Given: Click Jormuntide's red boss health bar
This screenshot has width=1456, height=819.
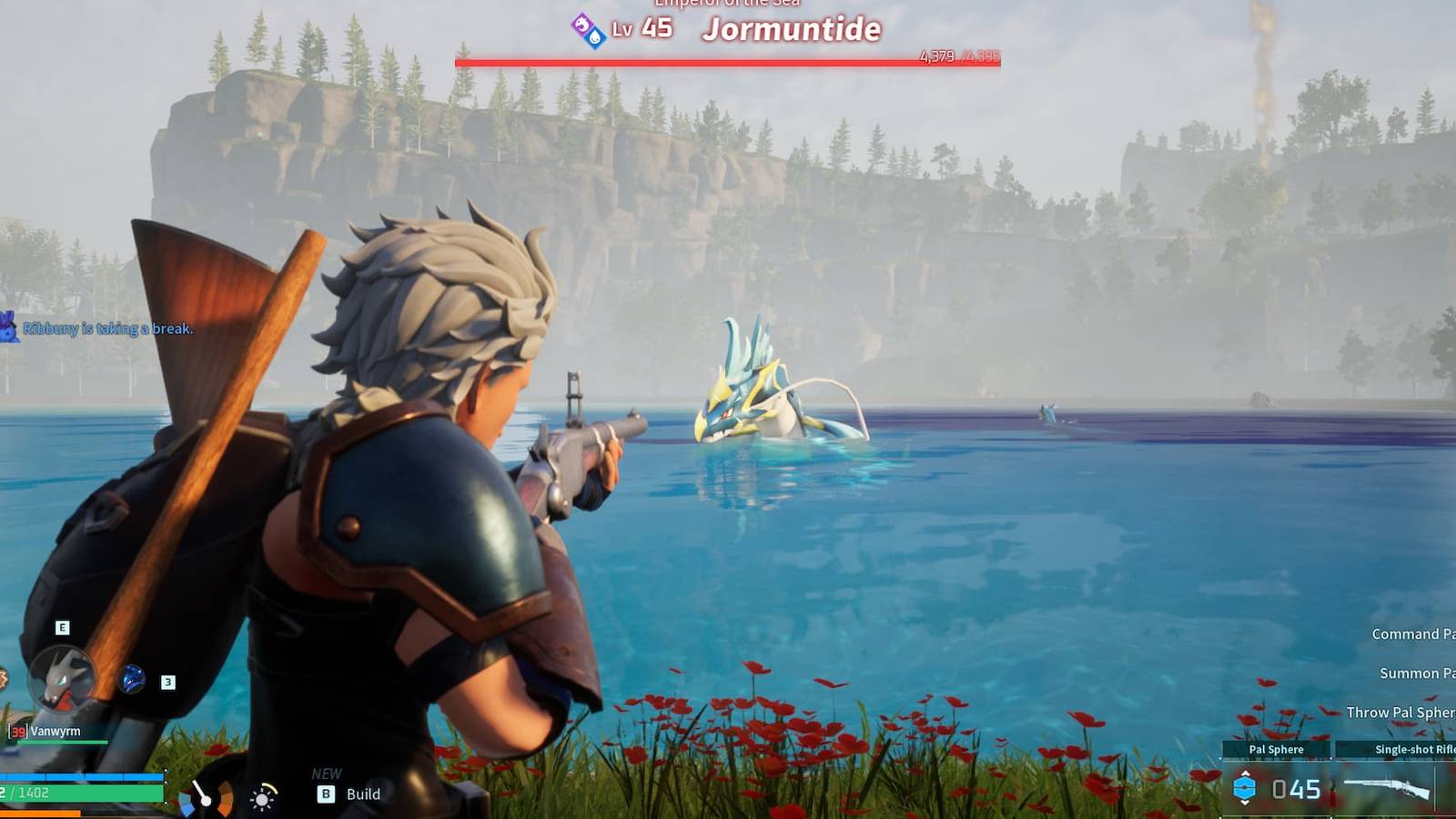Looking at the screenshot, I should click(728, 57).
